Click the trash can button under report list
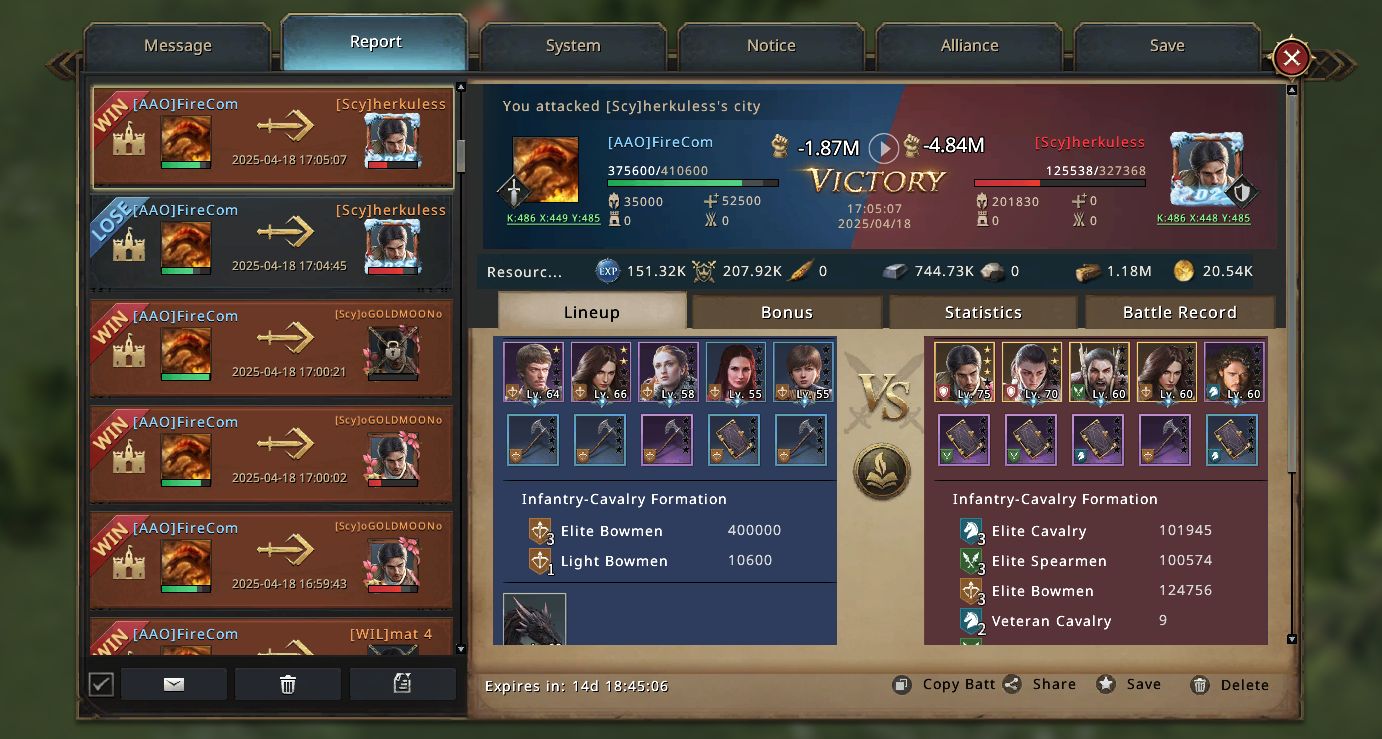Screen dimensions: 1382x739 [288, 684]
